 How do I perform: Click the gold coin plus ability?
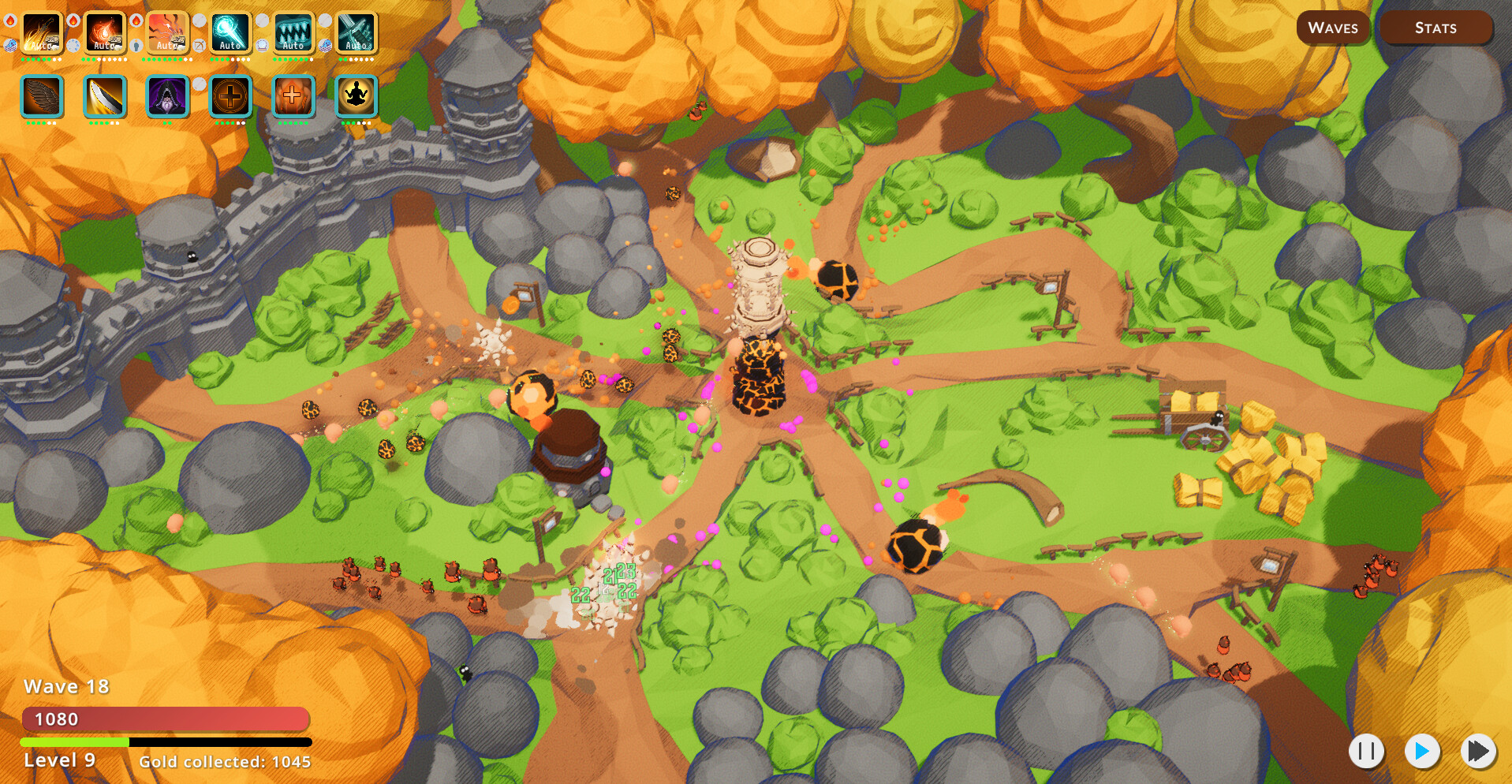230,97
